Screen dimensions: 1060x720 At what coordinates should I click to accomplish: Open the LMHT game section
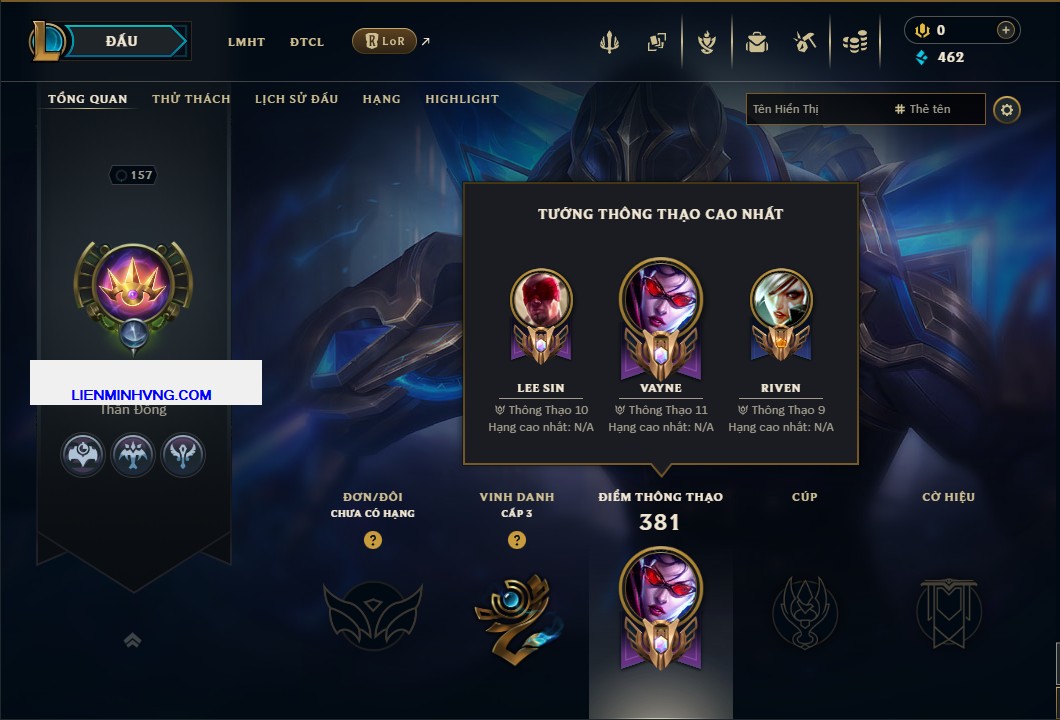click(x=246, y=42)
